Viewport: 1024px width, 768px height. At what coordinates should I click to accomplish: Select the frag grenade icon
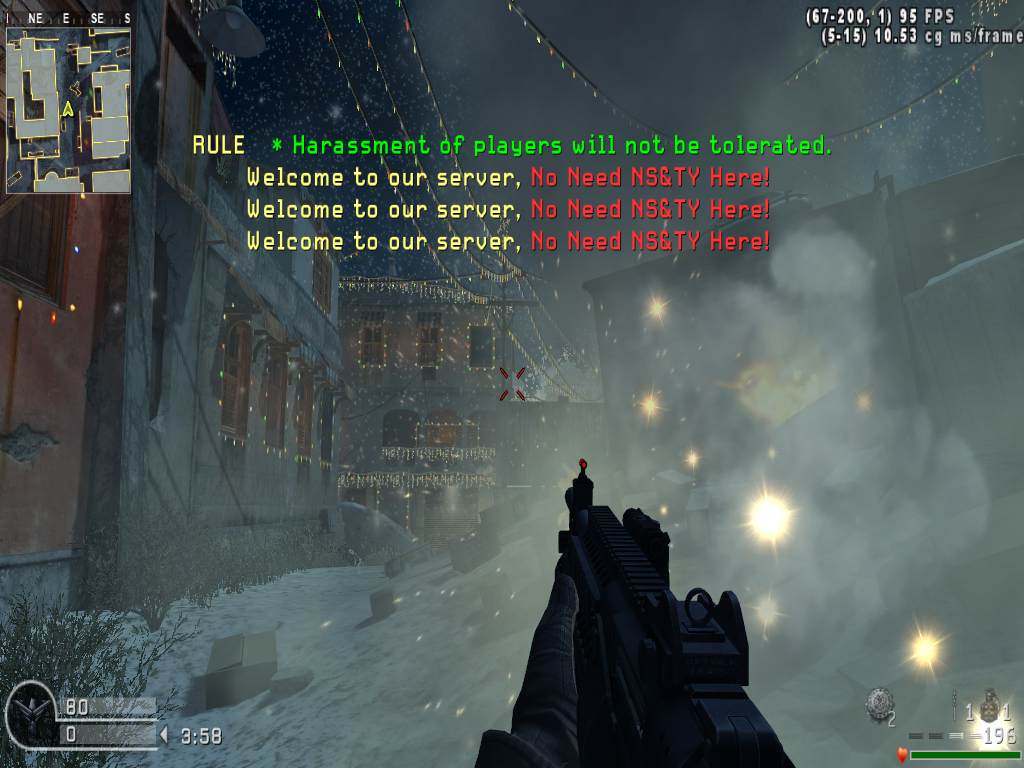click(990, 704)
